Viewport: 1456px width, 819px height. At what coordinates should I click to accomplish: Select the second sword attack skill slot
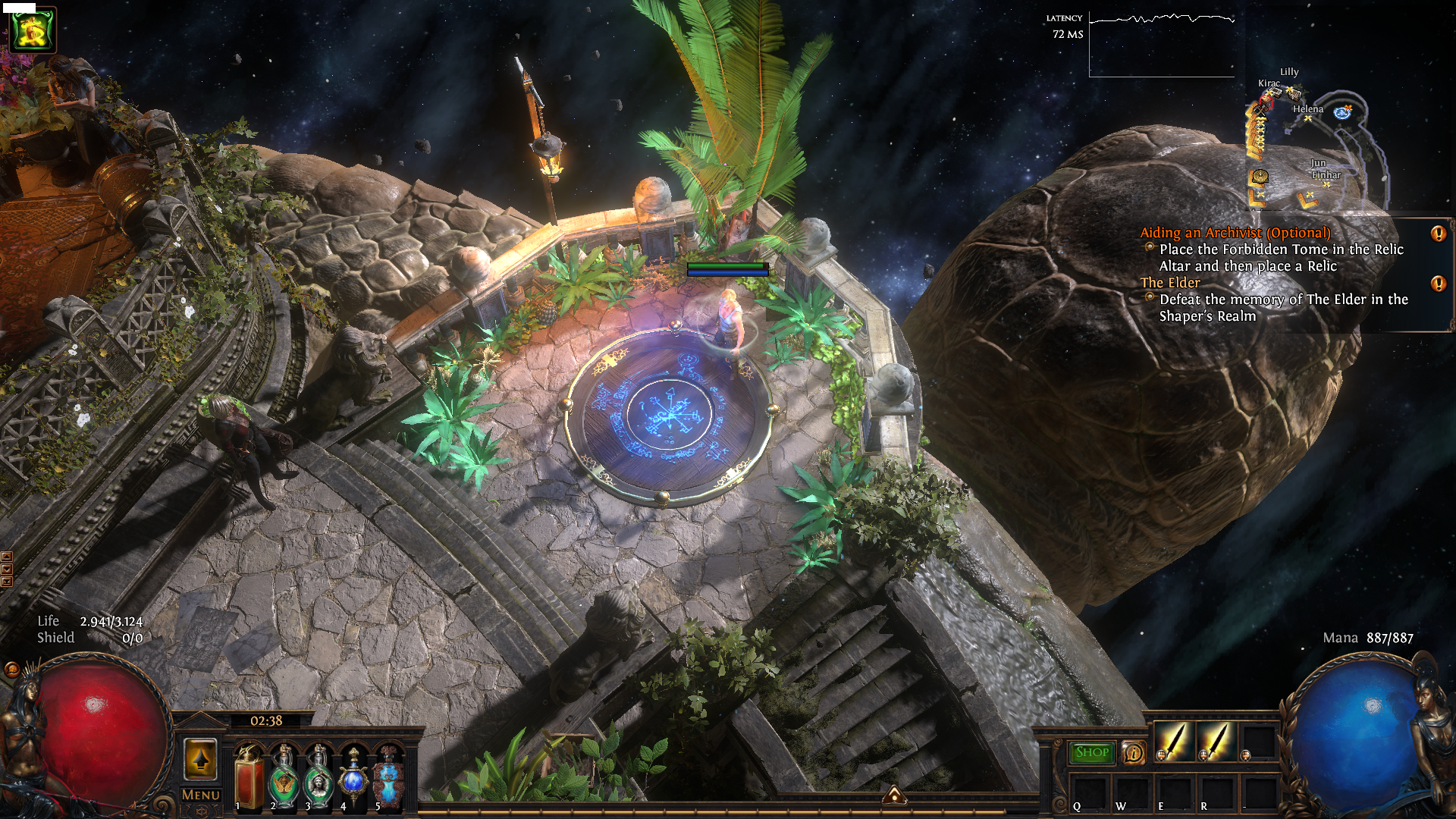1216,741
